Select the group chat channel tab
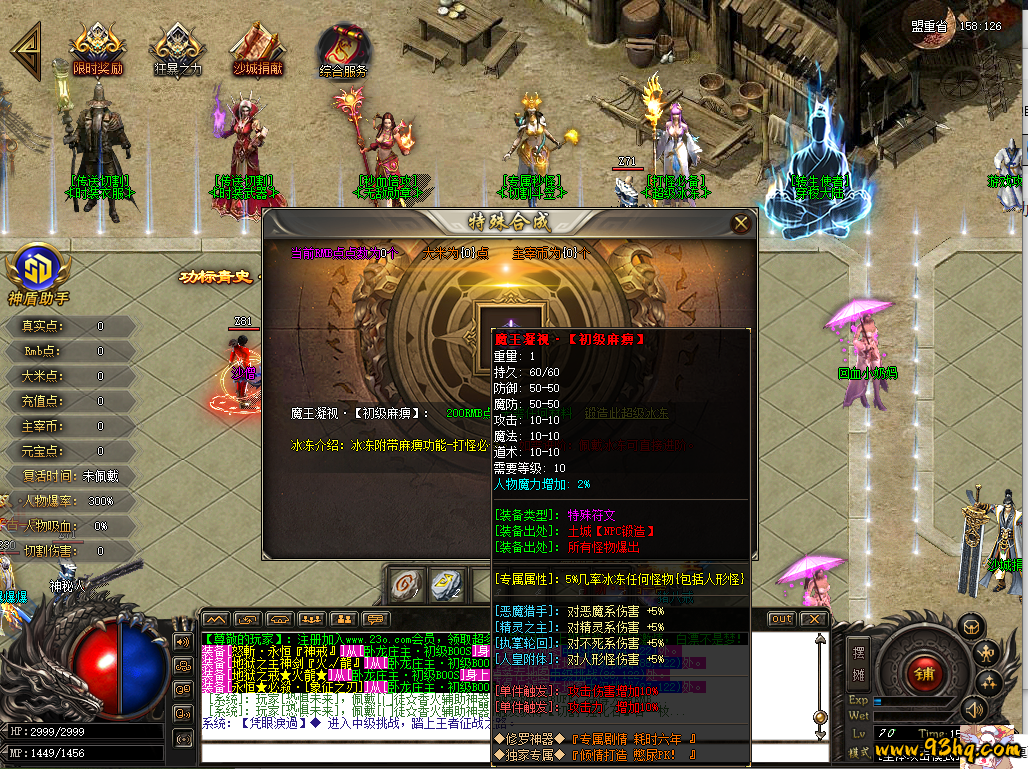 312,619
